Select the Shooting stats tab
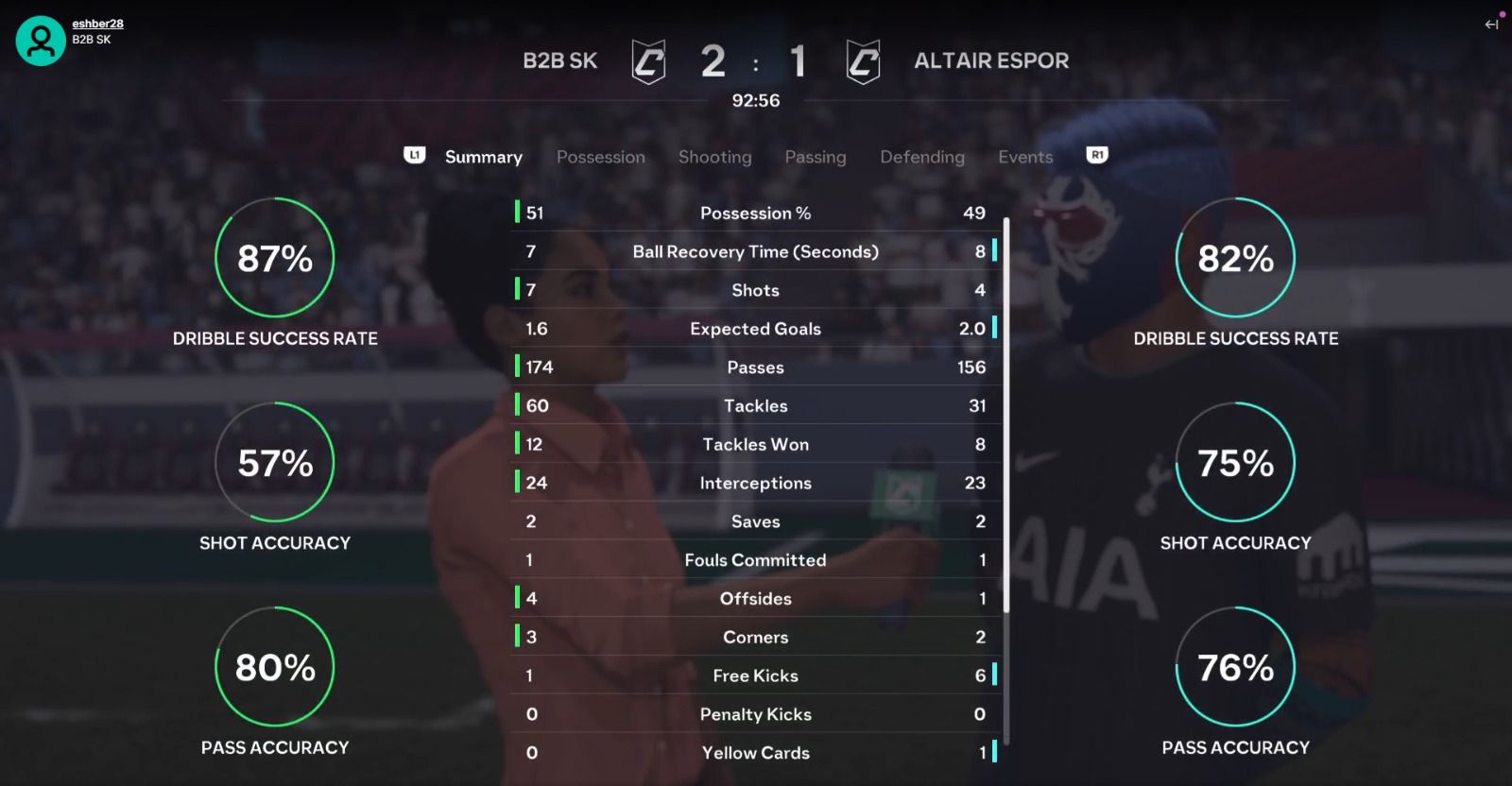Image resolution: width=1512 pixels, height=786 pixels. coord(714,157)
